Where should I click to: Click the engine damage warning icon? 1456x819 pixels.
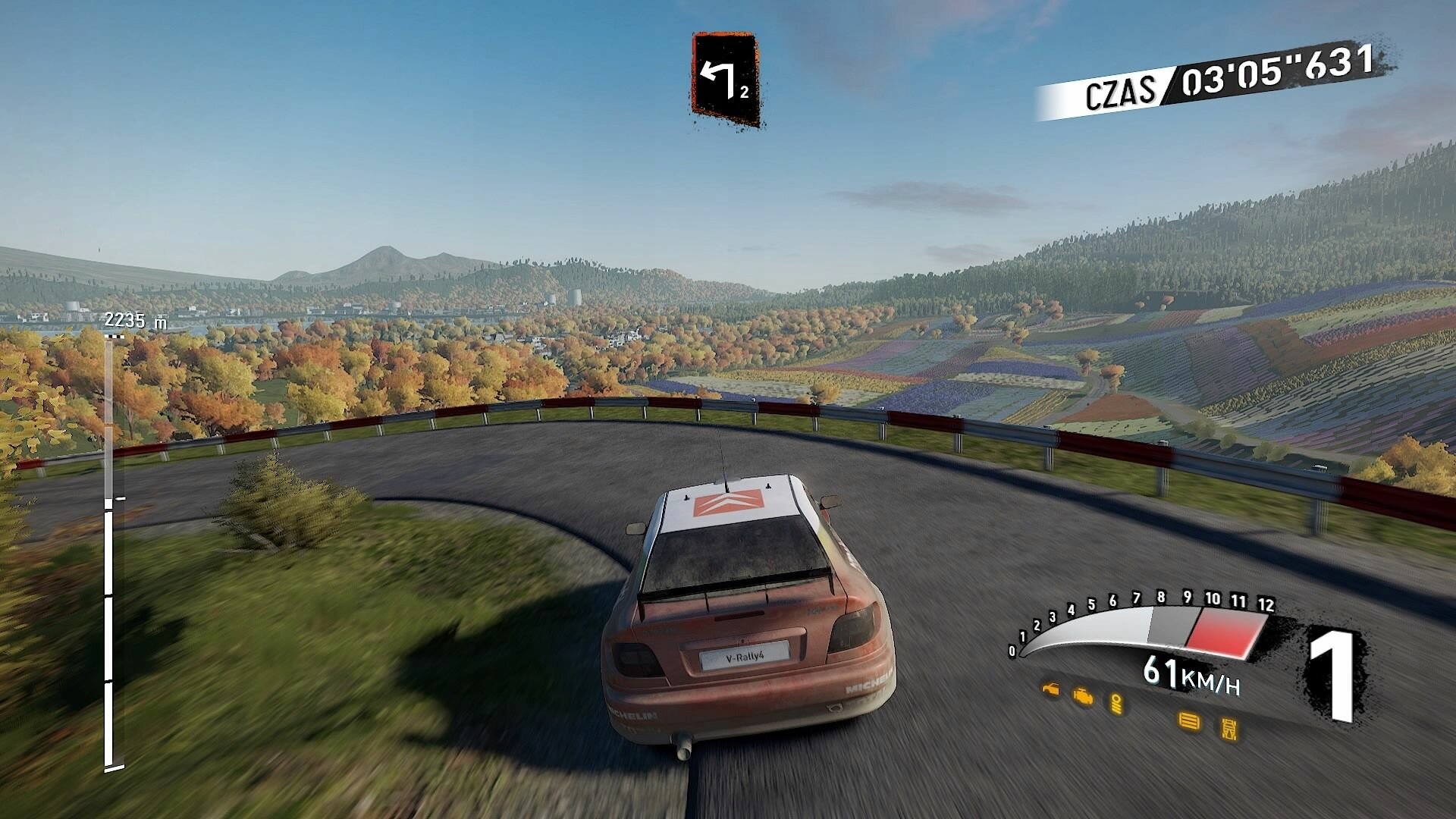[1083, 695]
